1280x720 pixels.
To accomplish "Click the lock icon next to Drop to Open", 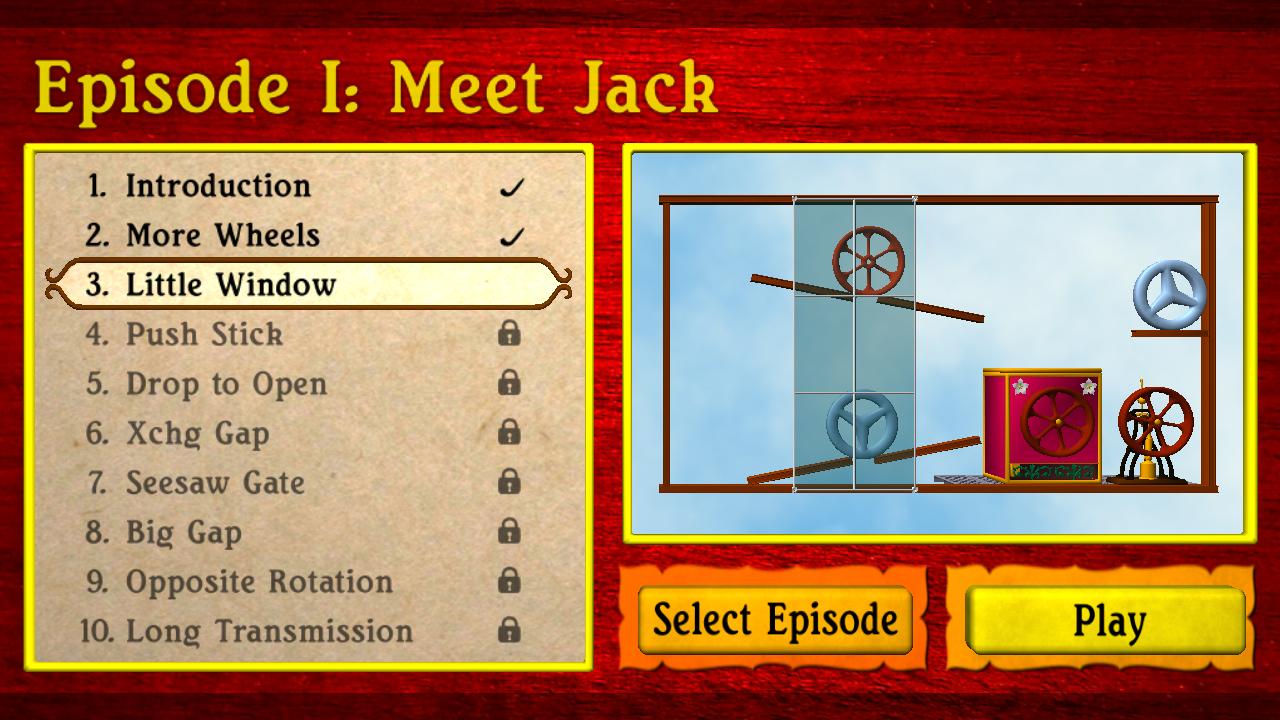I will (x=509, y=385).
